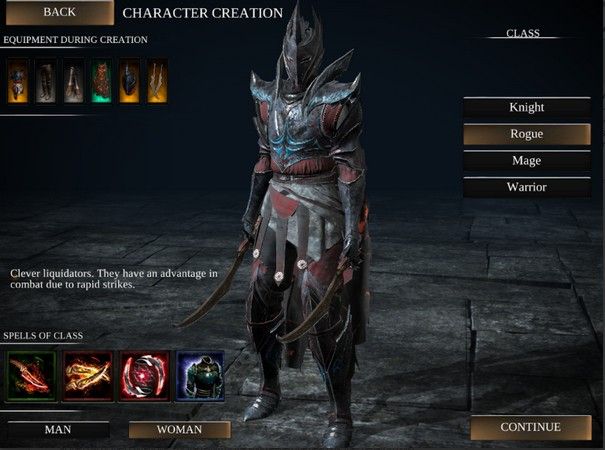Select the leg armor equipment slot

tap(46, 81)
